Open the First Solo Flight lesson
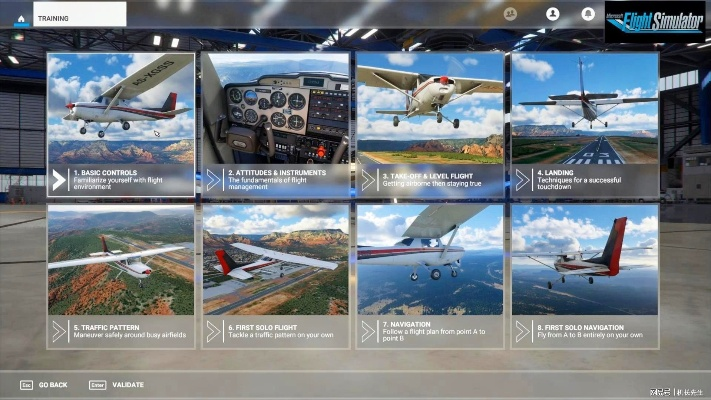This screenshot has width=711, height=400. tap(275, 276)
